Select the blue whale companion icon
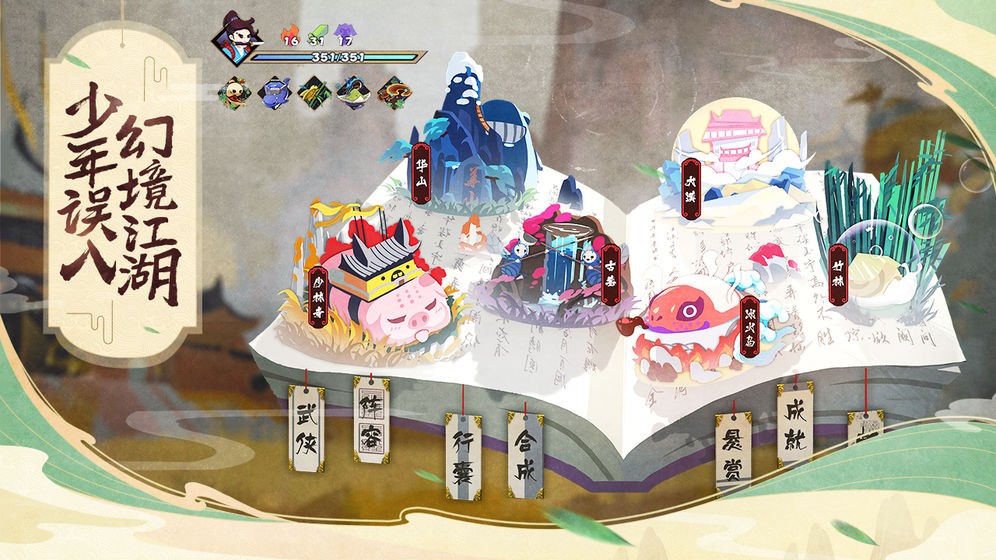Viewport: 996px width, 560px height. click(x=273, y=94)
